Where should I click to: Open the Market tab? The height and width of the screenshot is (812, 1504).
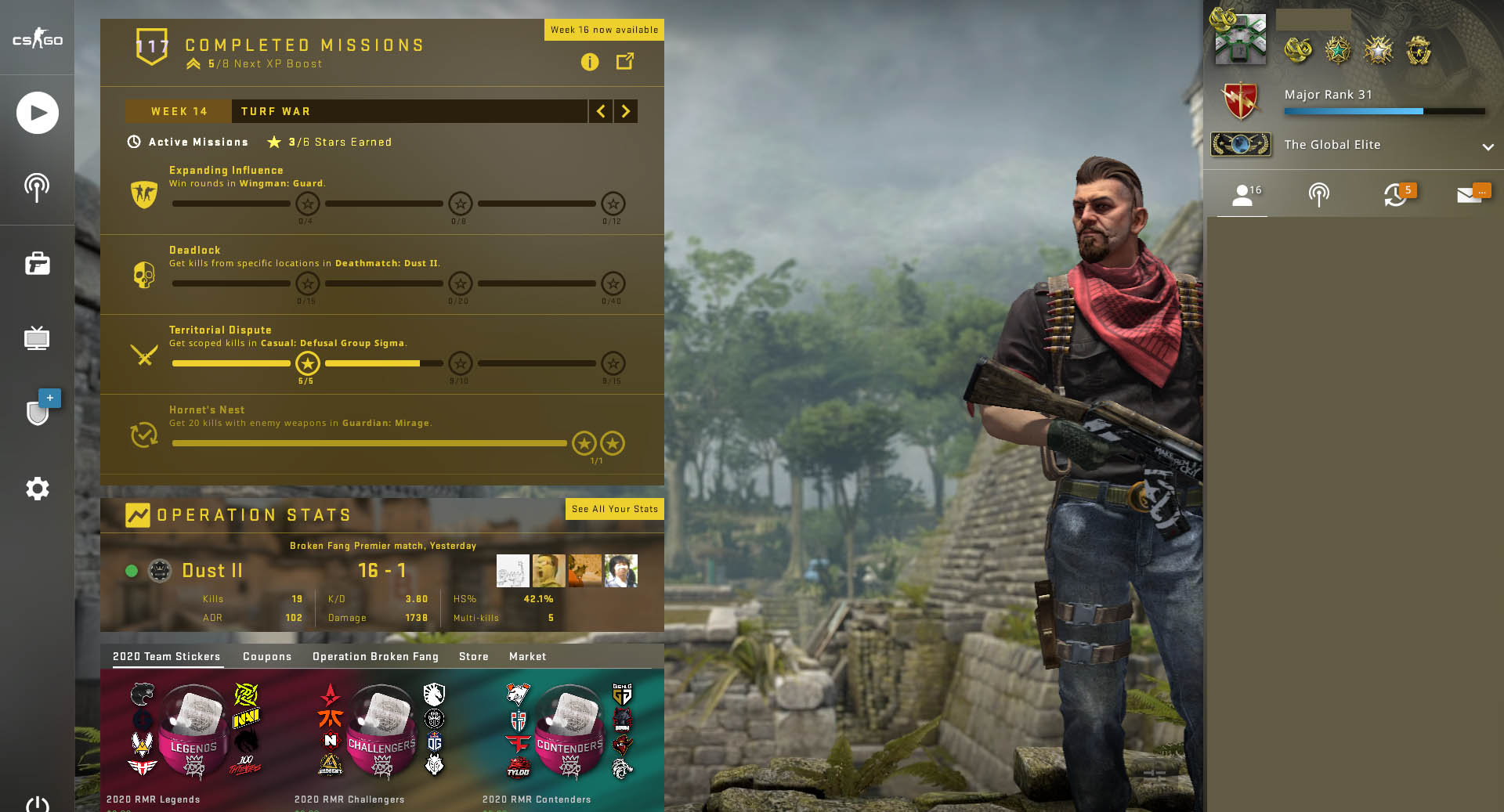pos(527,656)
